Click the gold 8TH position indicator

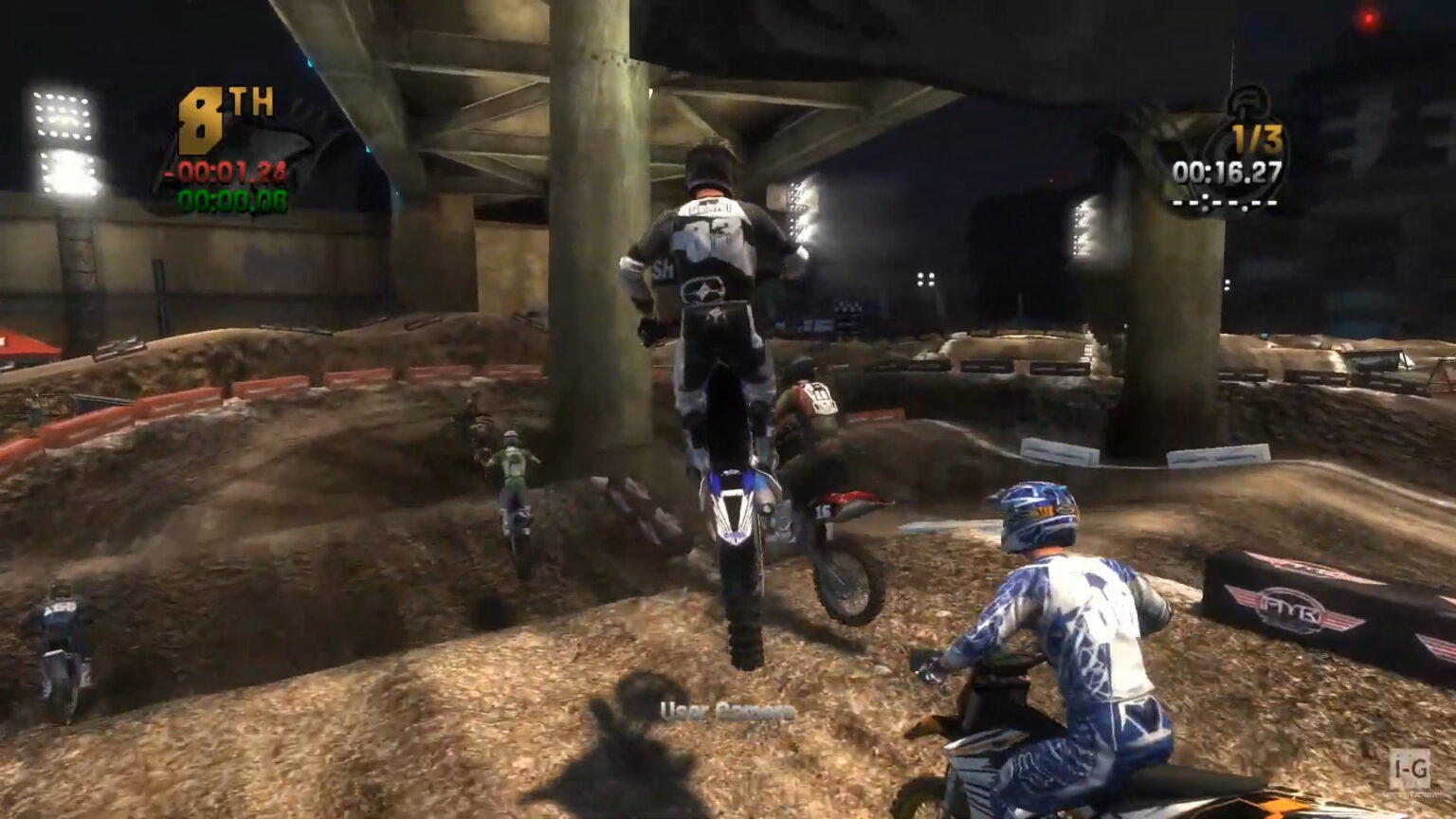point(202,120)
